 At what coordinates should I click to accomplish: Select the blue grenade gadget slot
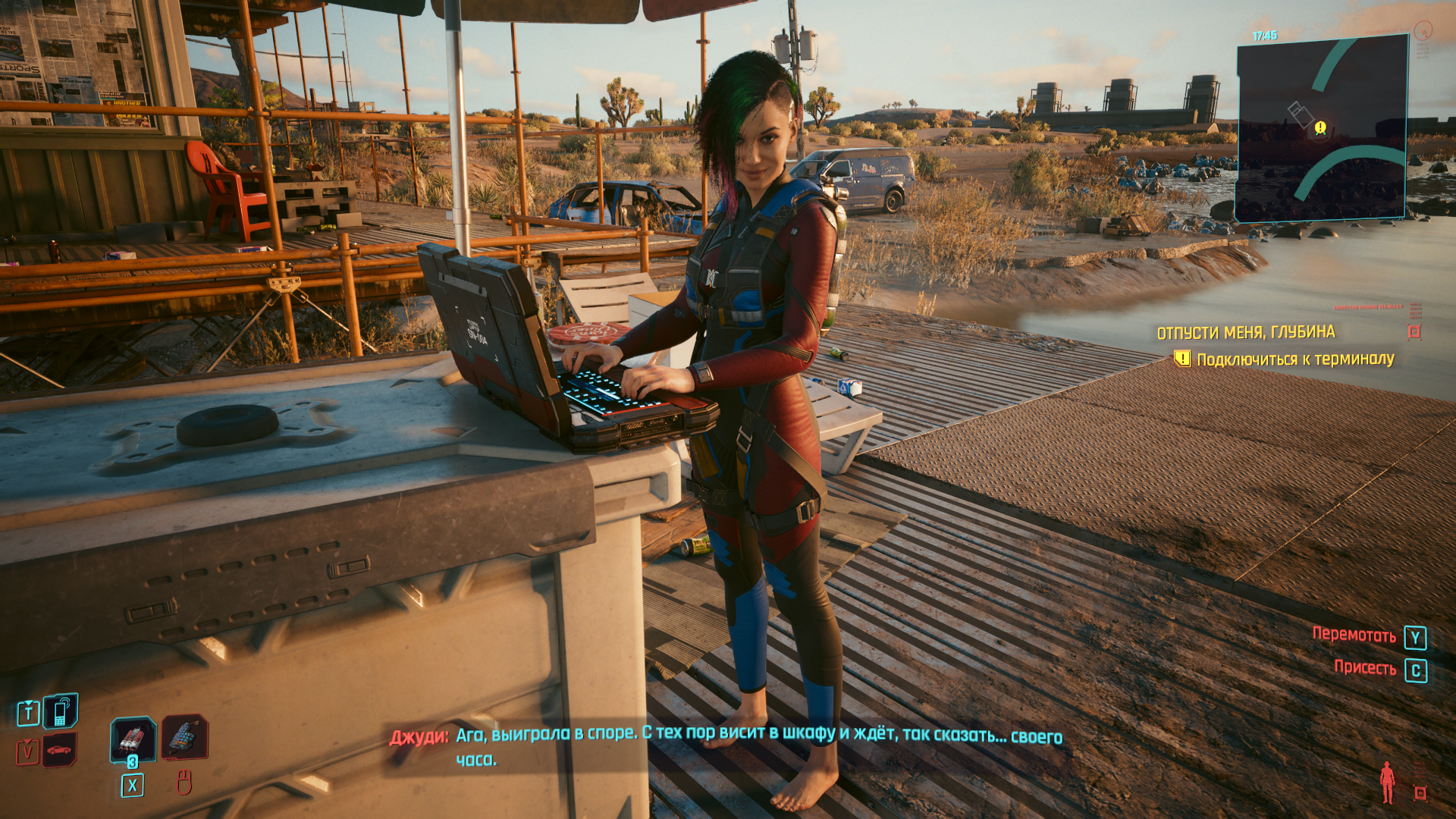(x=184, y=736)
